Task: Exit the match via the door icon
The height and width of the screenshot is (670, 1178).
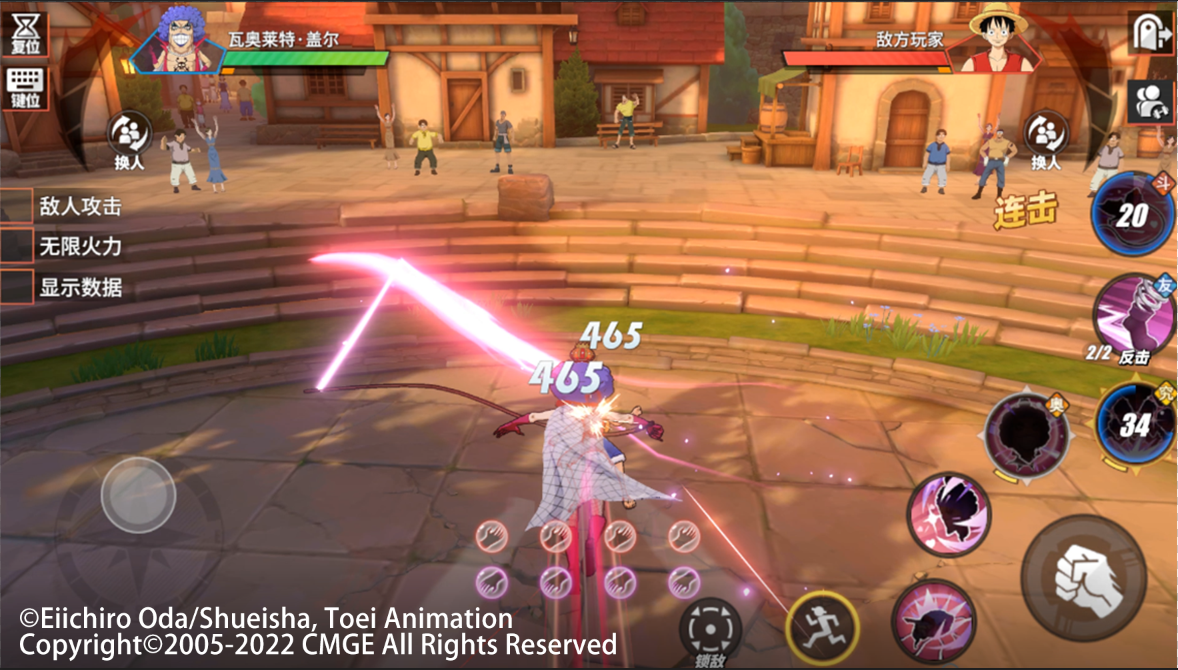Action: (1150, 35)
